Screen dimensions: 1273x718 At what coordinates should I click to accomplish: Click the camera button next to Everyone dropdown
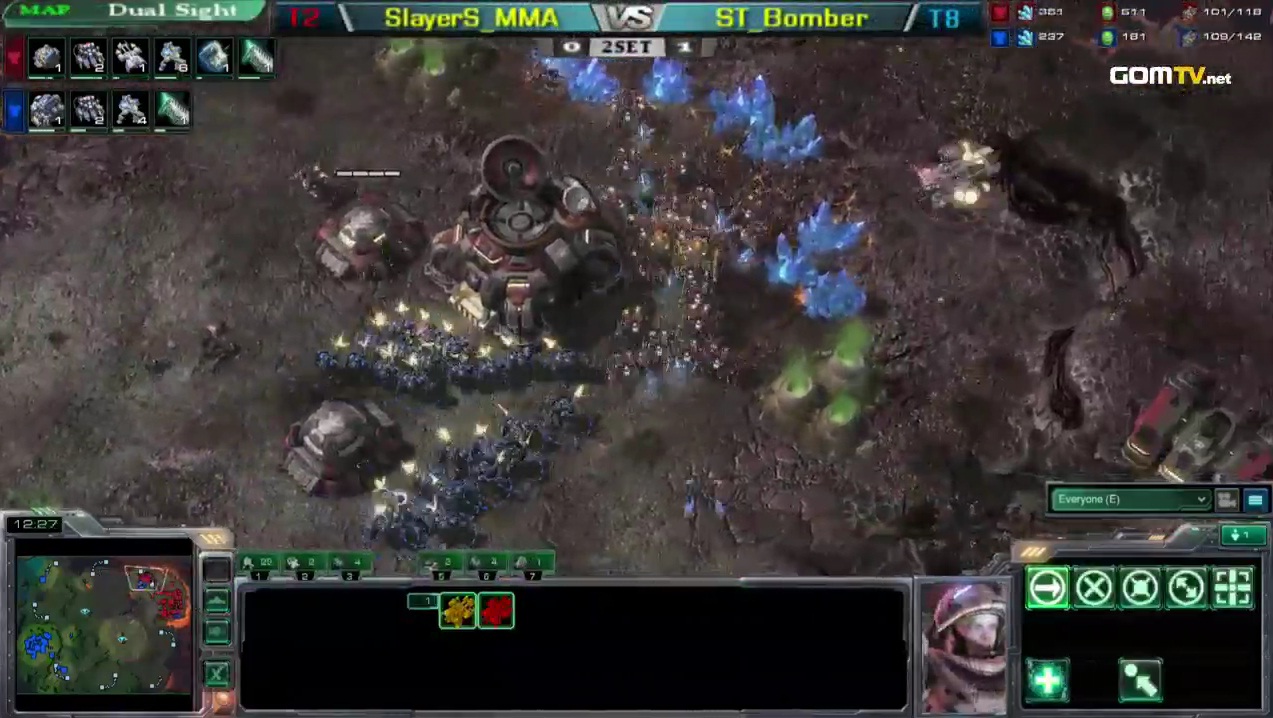pos(1227,499)
